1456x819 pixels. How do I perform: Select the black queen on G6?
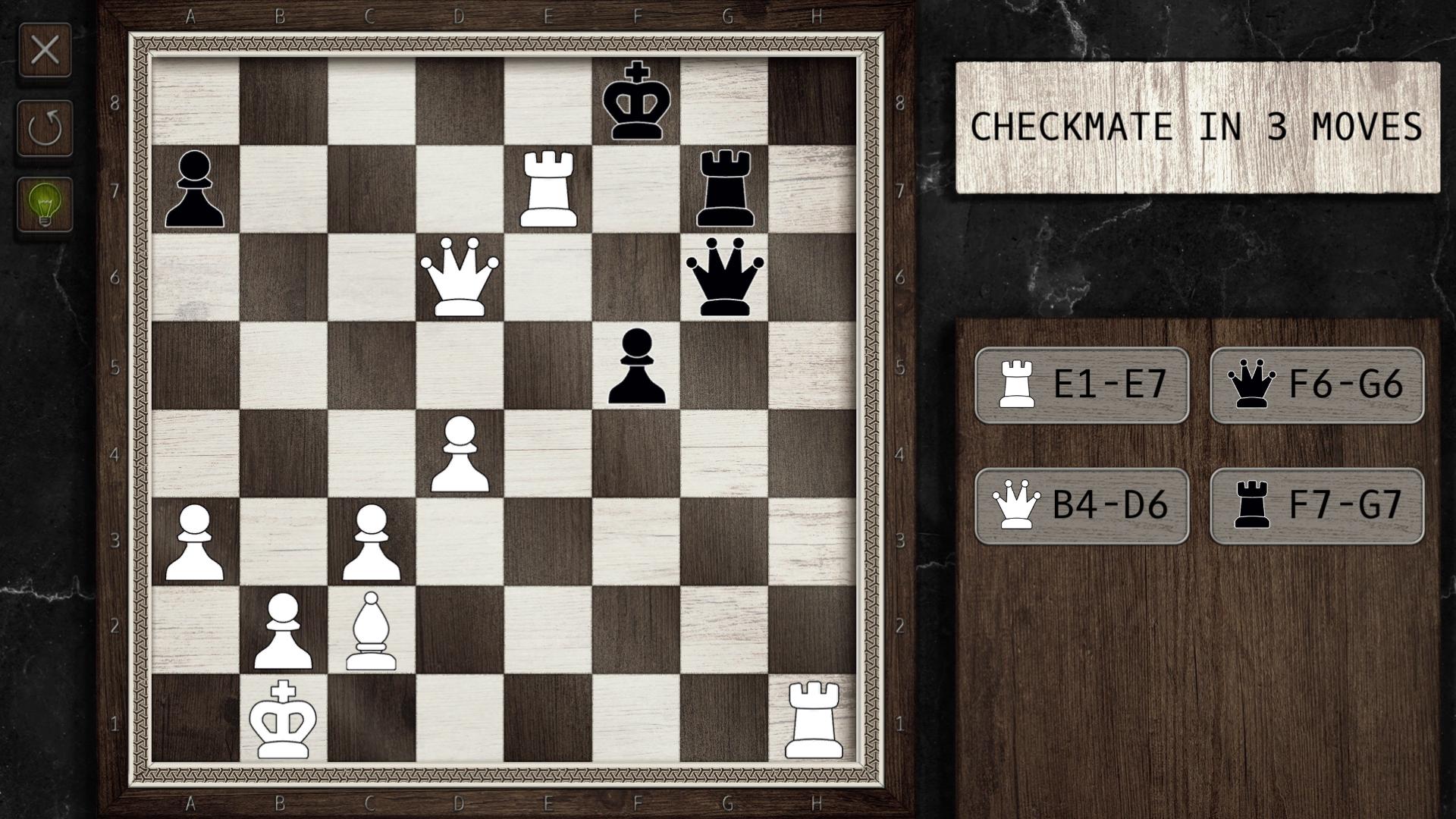coord(726,279)
